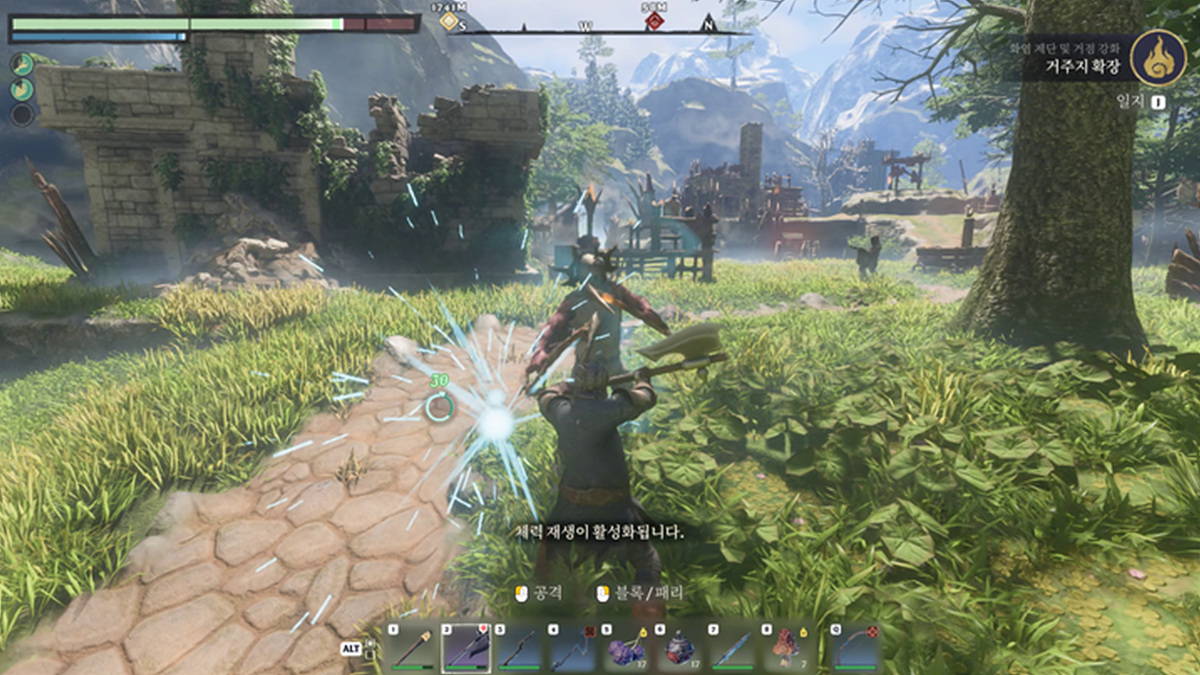The height and width of the screenshot is (675, 1200).
Task: Select the purple berries hotbar slot
Action: pos(628,649)
